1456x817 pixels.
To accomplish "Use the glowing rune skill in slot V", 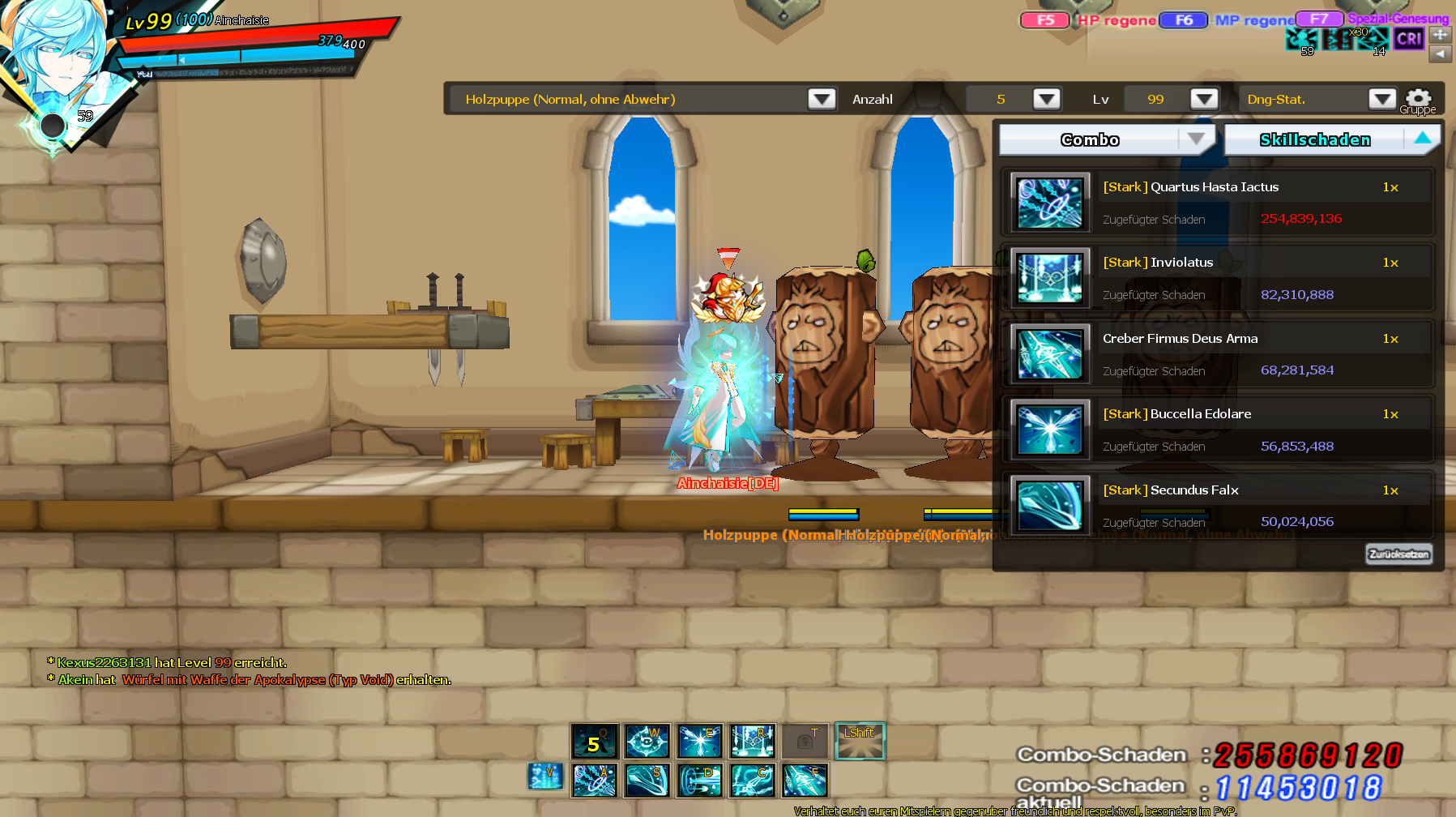I will [x=545, y=776].
